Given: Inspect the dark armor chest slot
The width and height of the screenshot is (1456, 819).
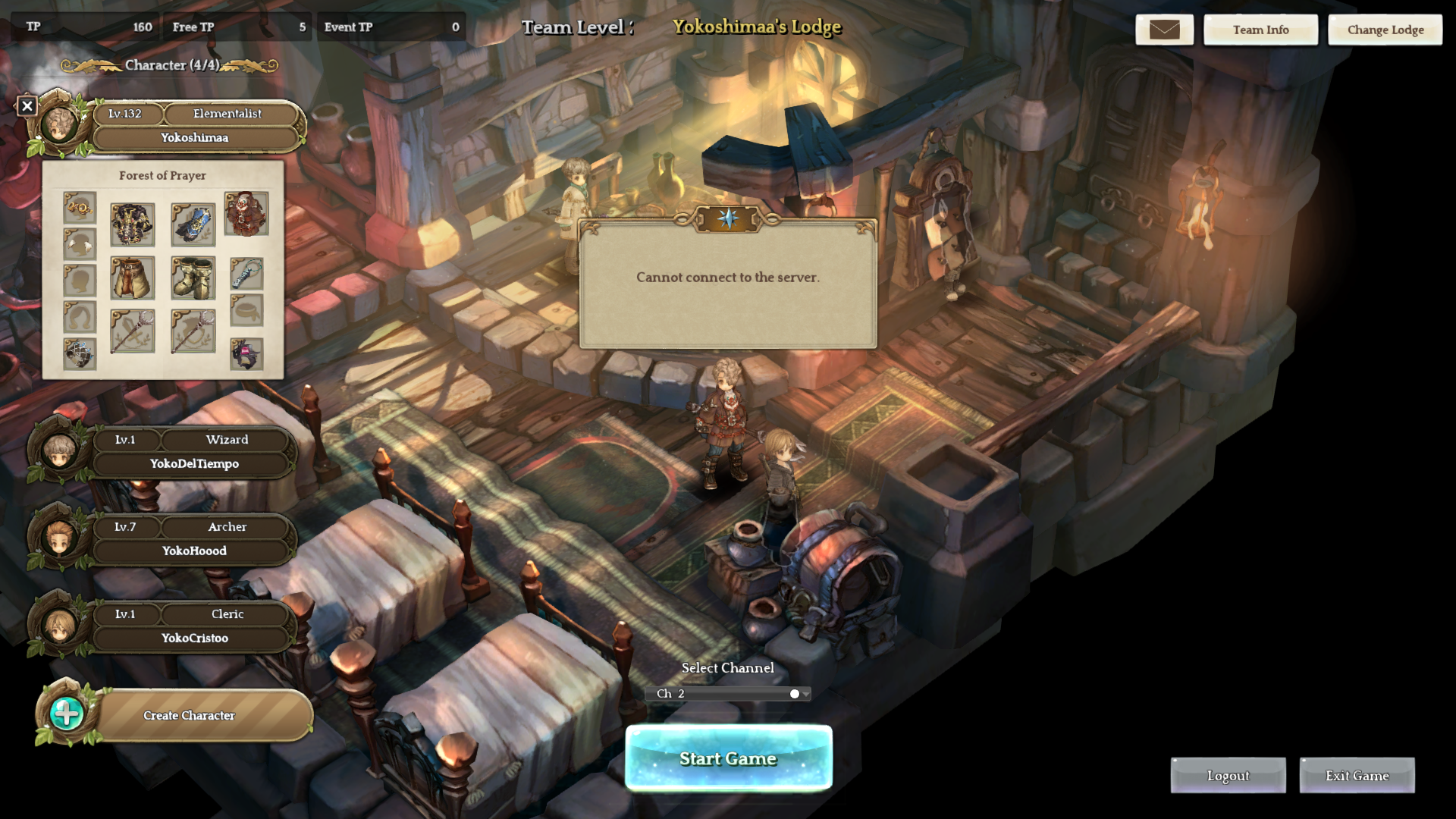Looking at the screenshot, I should 133,224.
